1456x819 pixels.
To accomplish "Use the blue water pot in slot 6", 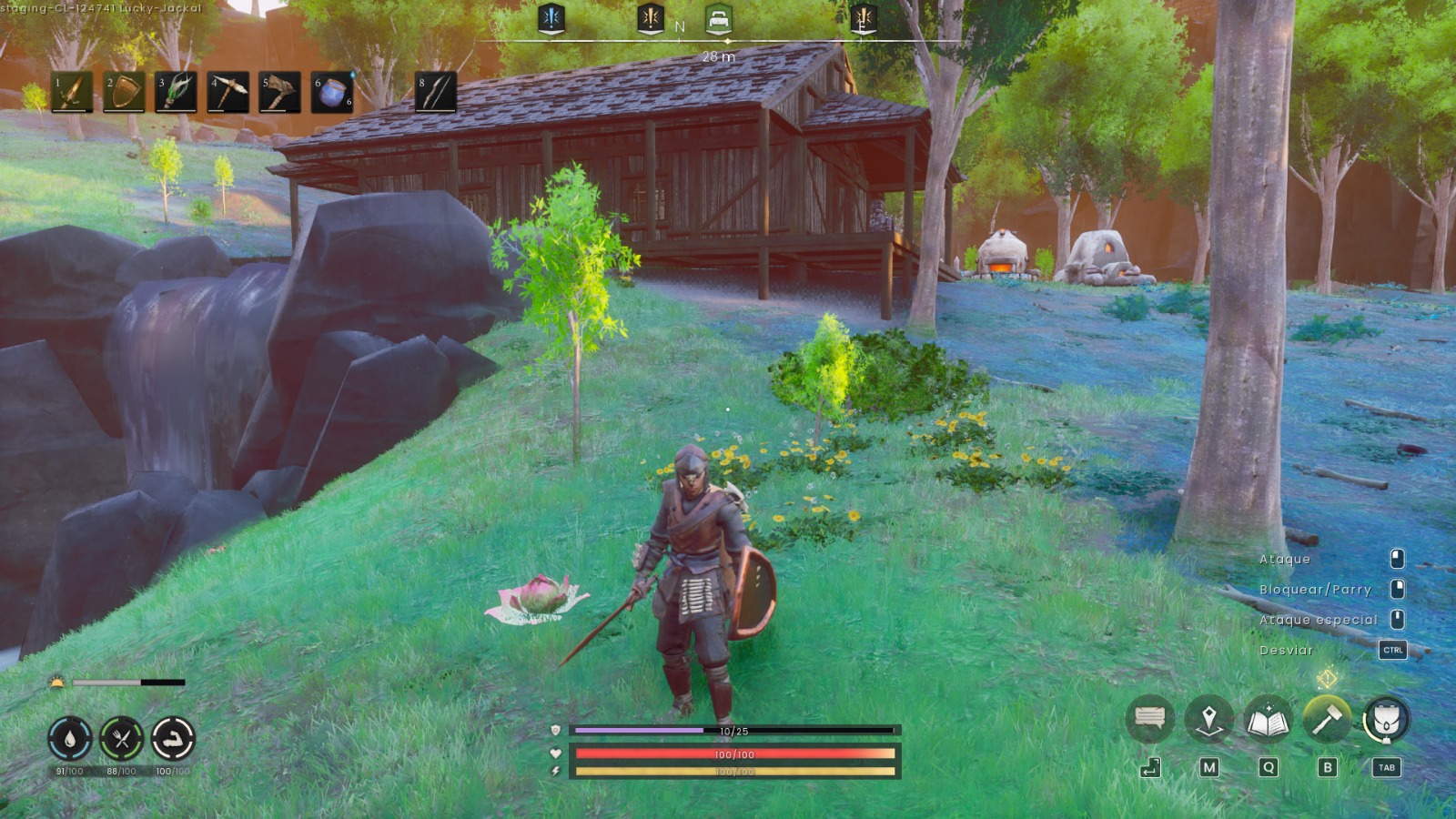I will point(332,93).
